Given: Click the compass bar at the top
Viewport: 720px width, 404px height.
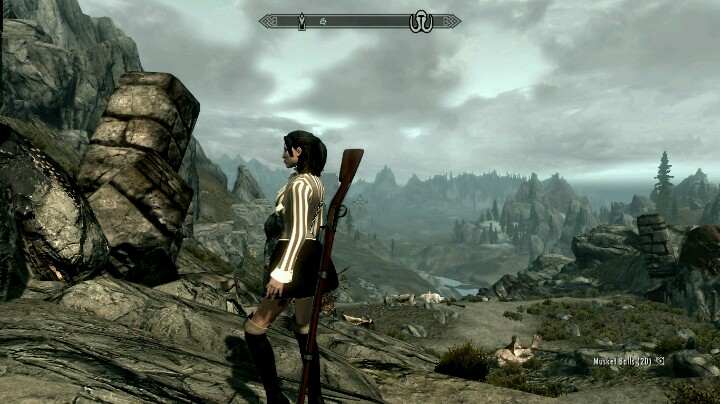Looking at the screenshot, I should pyautogui.click(x=360, y=21).
